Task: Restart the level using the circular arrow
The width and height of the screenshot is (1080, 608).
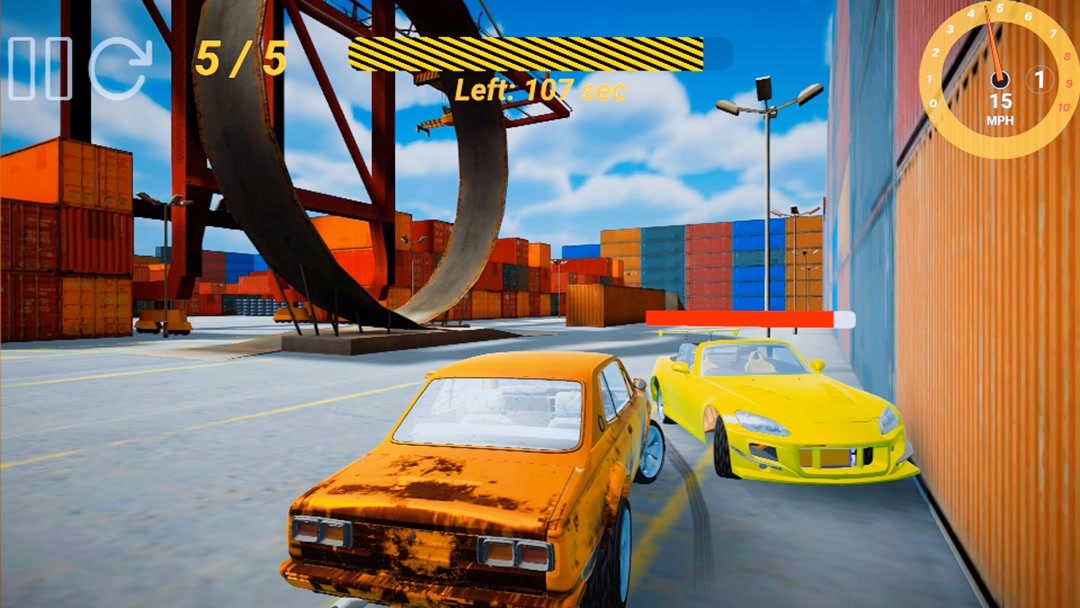Action: 121,68
